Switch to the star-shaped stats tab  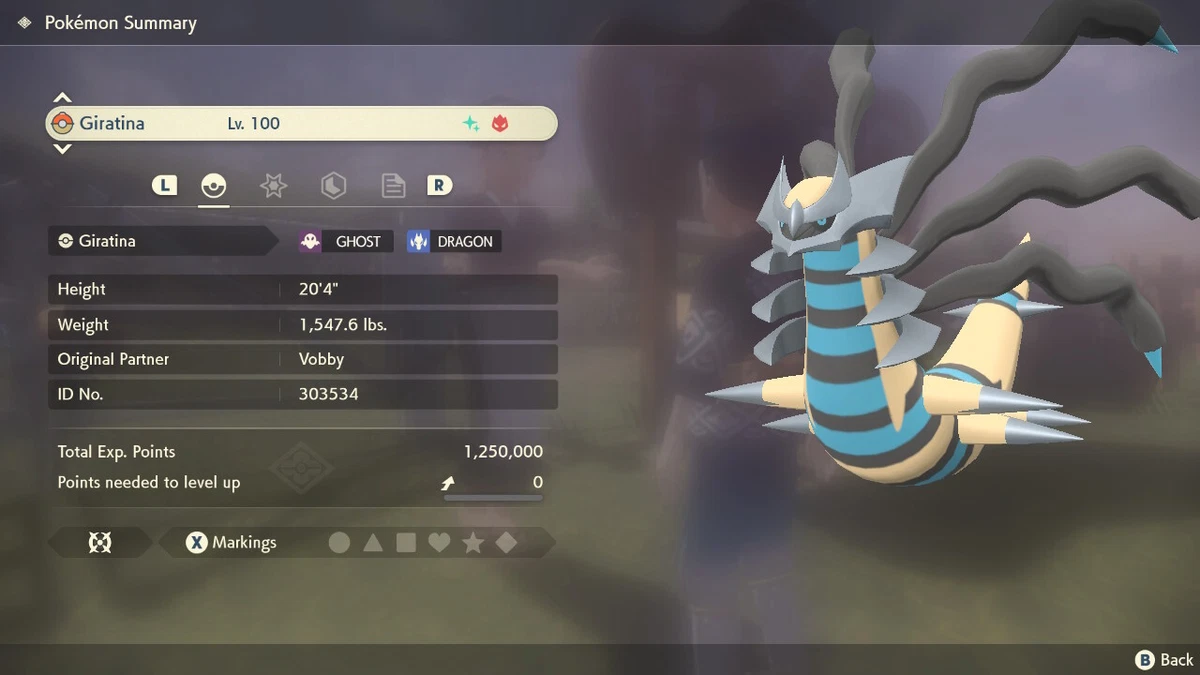[273, 185]
